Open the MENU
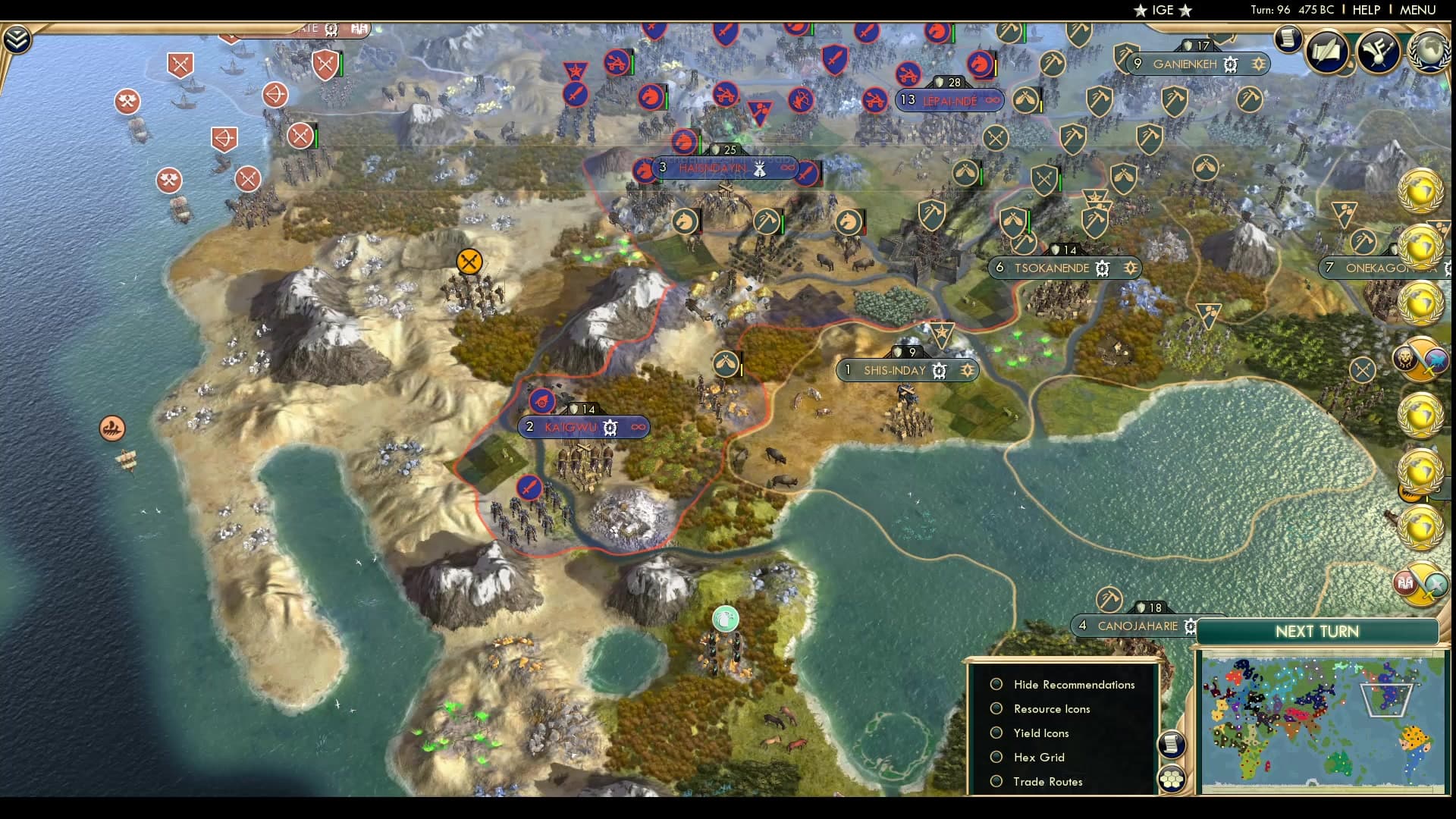Screen dimensions: 1456x819 tap(1417, 10)
